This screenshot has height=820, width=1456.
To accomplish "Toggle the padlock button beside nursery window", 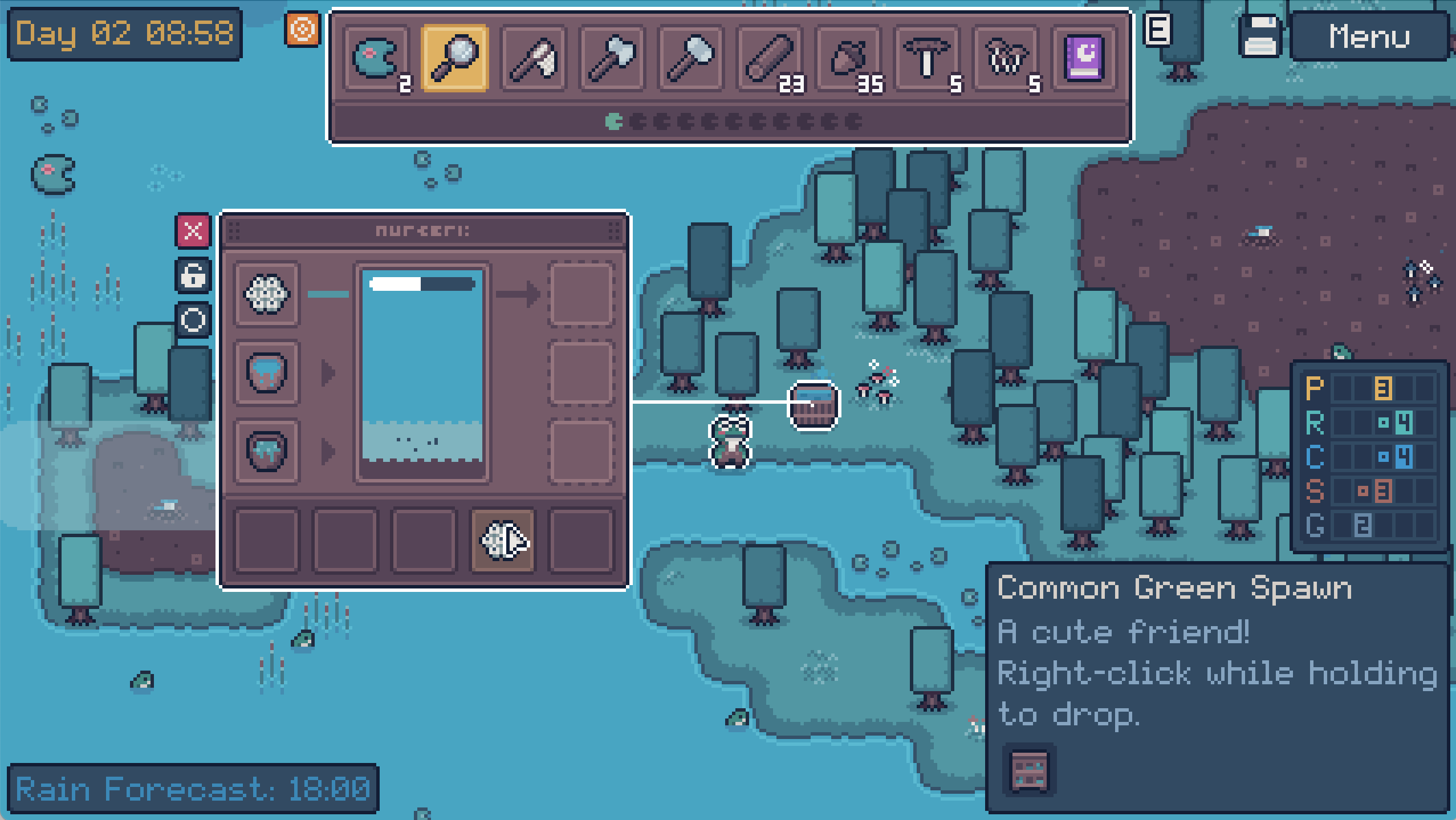I will point(193,275).
